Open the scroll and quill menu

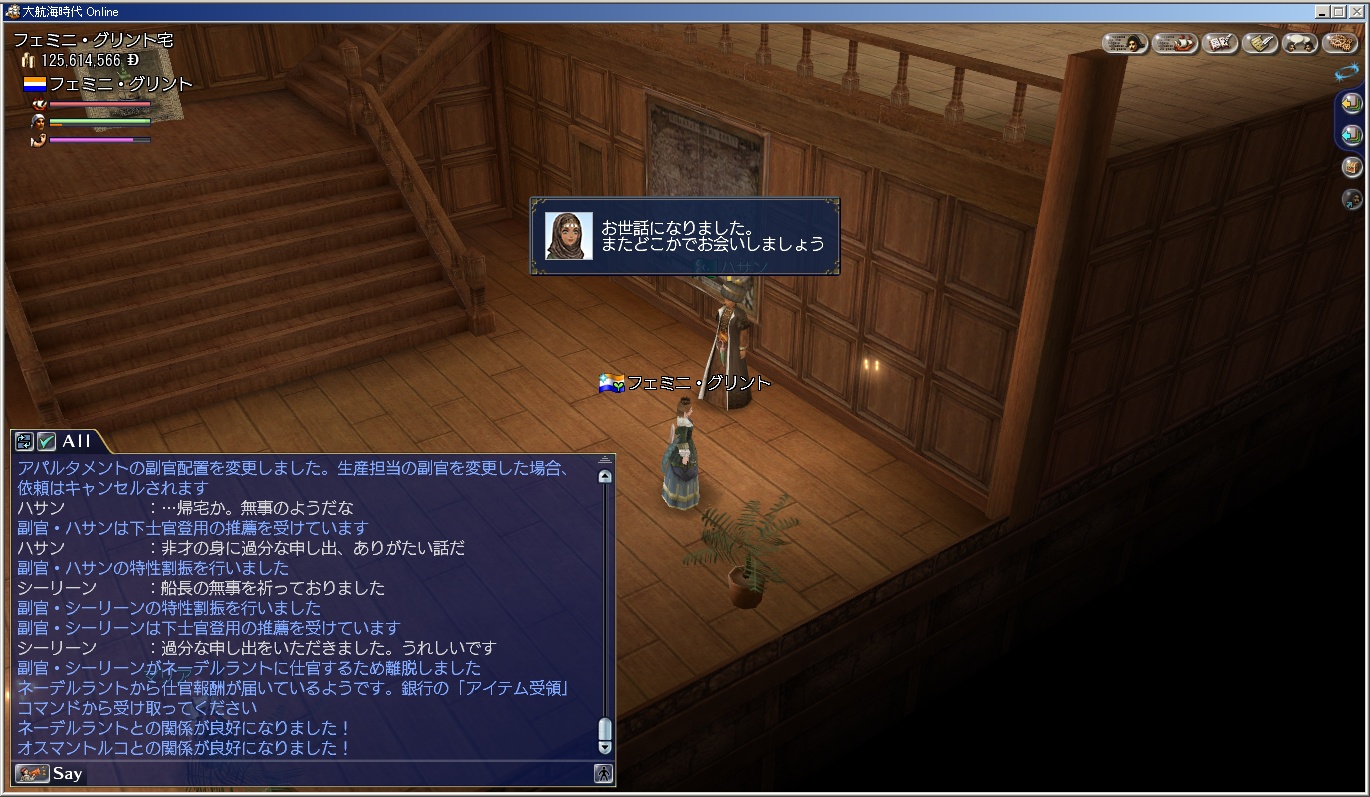tap(1260, 43)
